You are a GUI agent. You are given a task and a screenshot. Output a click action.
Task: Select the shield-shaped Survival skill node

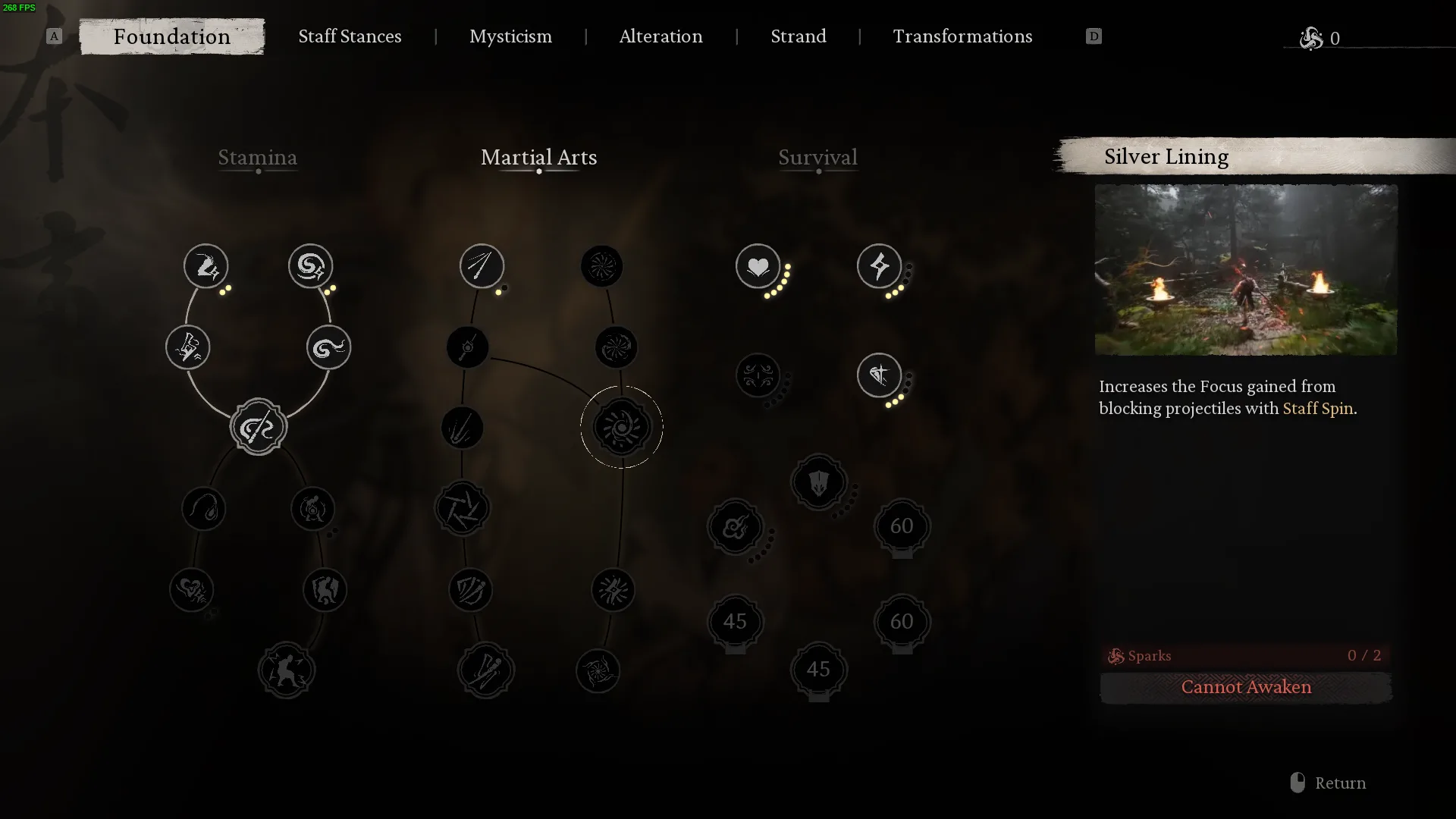click(x=818, y=482)
